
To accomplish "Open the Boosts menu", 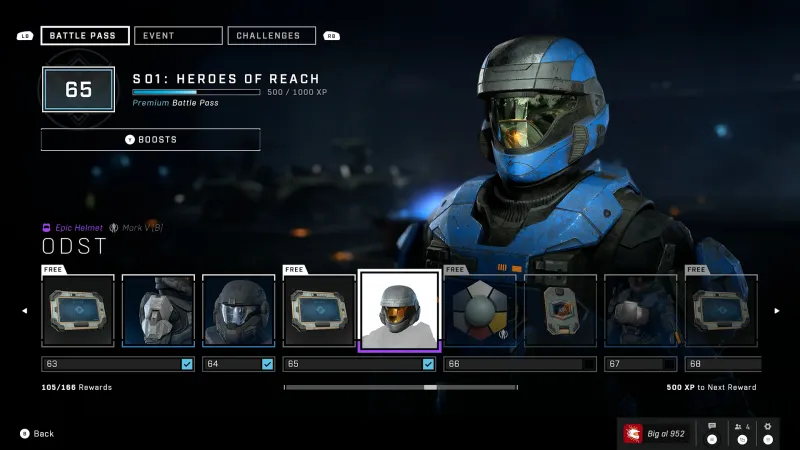I will (x=150, y=139).
